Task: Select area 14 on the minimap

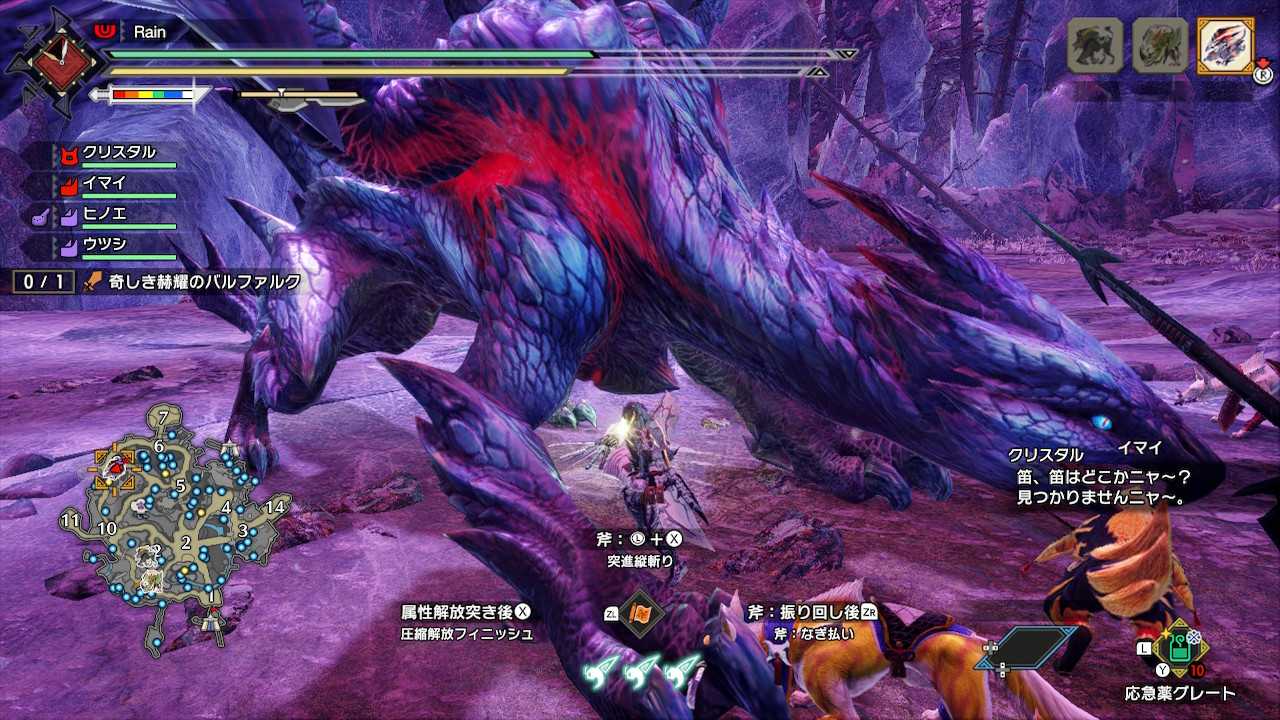Action: [x=277, y=506]
